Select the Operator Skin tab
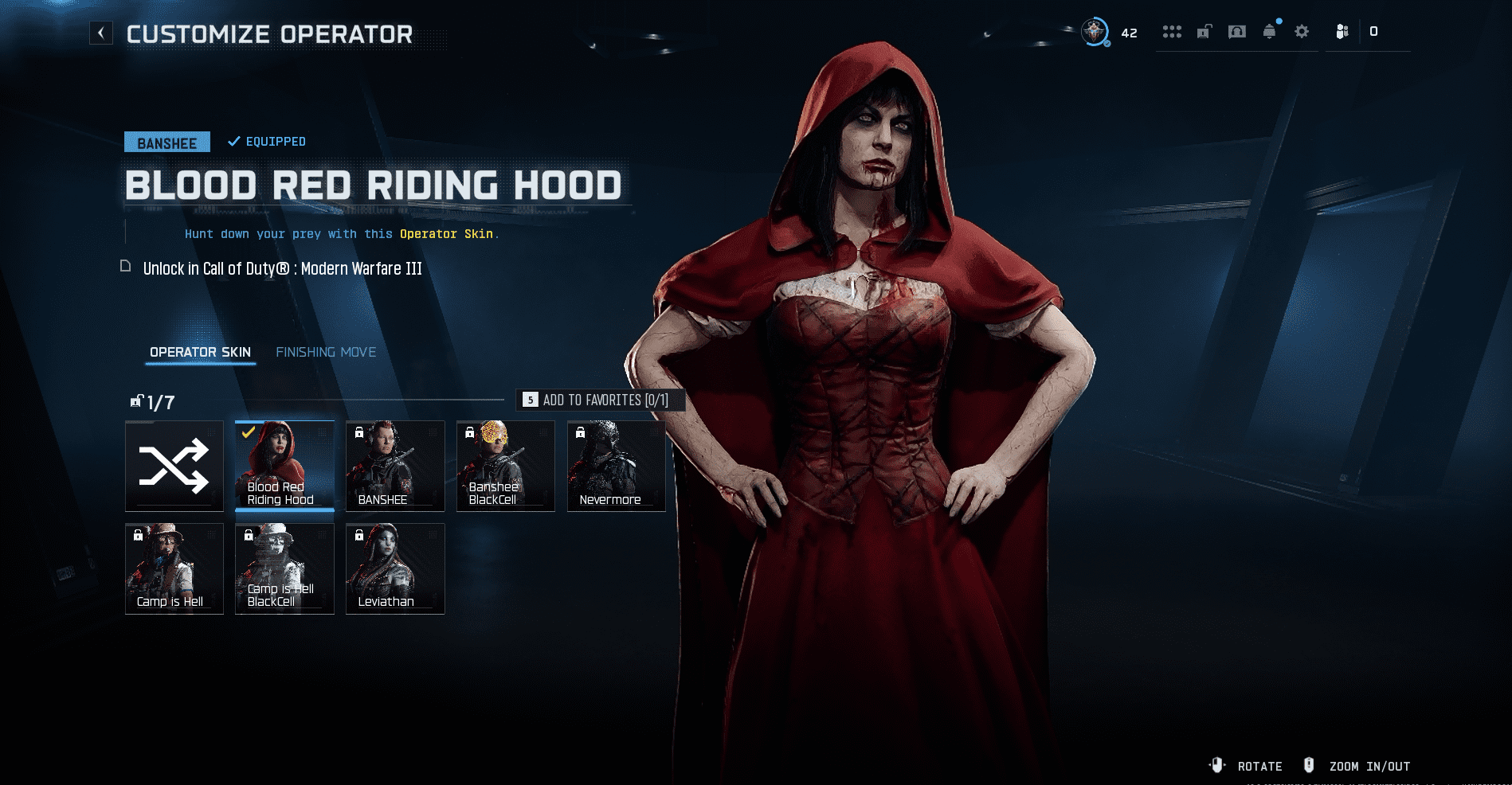The height and width of the screenshot is (785, 1512). coord(200,352)
